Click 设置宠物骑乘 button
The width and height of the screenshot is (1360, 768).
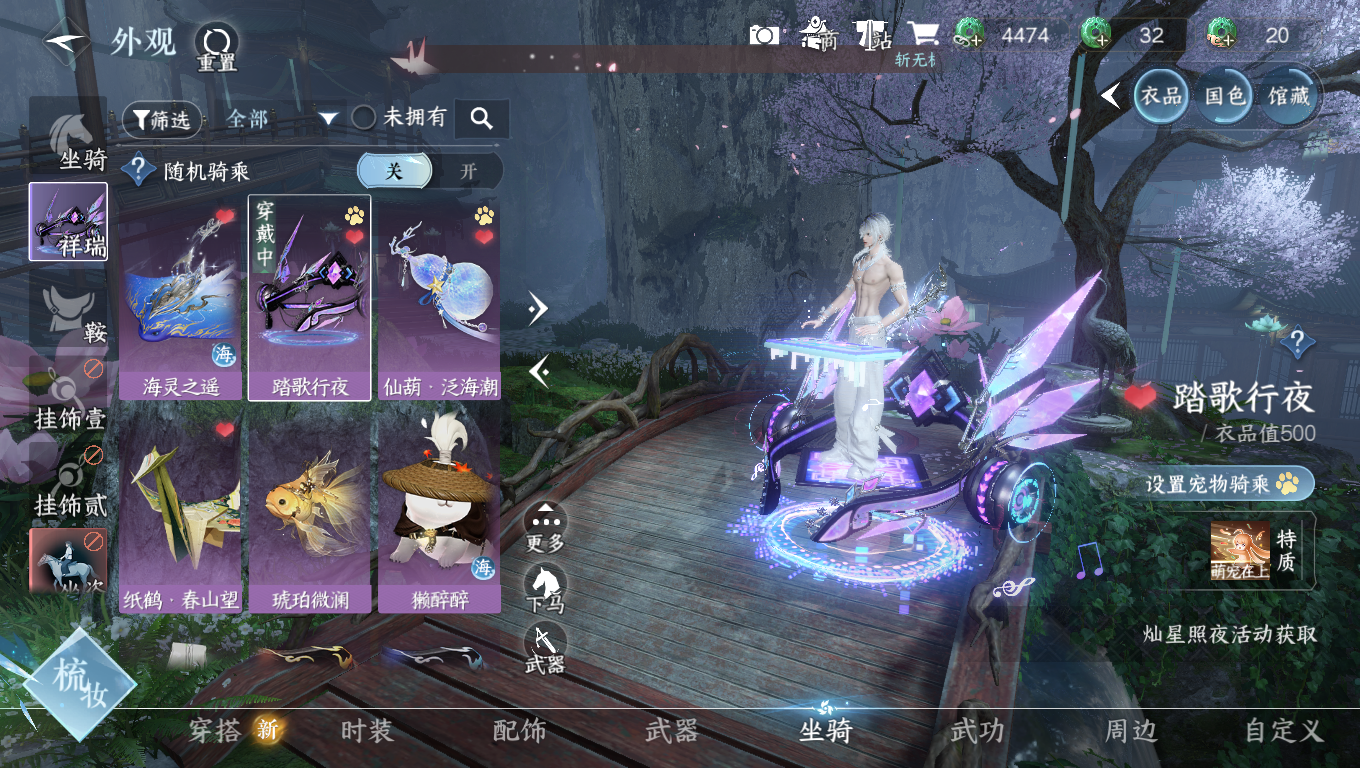point(1229,484)
